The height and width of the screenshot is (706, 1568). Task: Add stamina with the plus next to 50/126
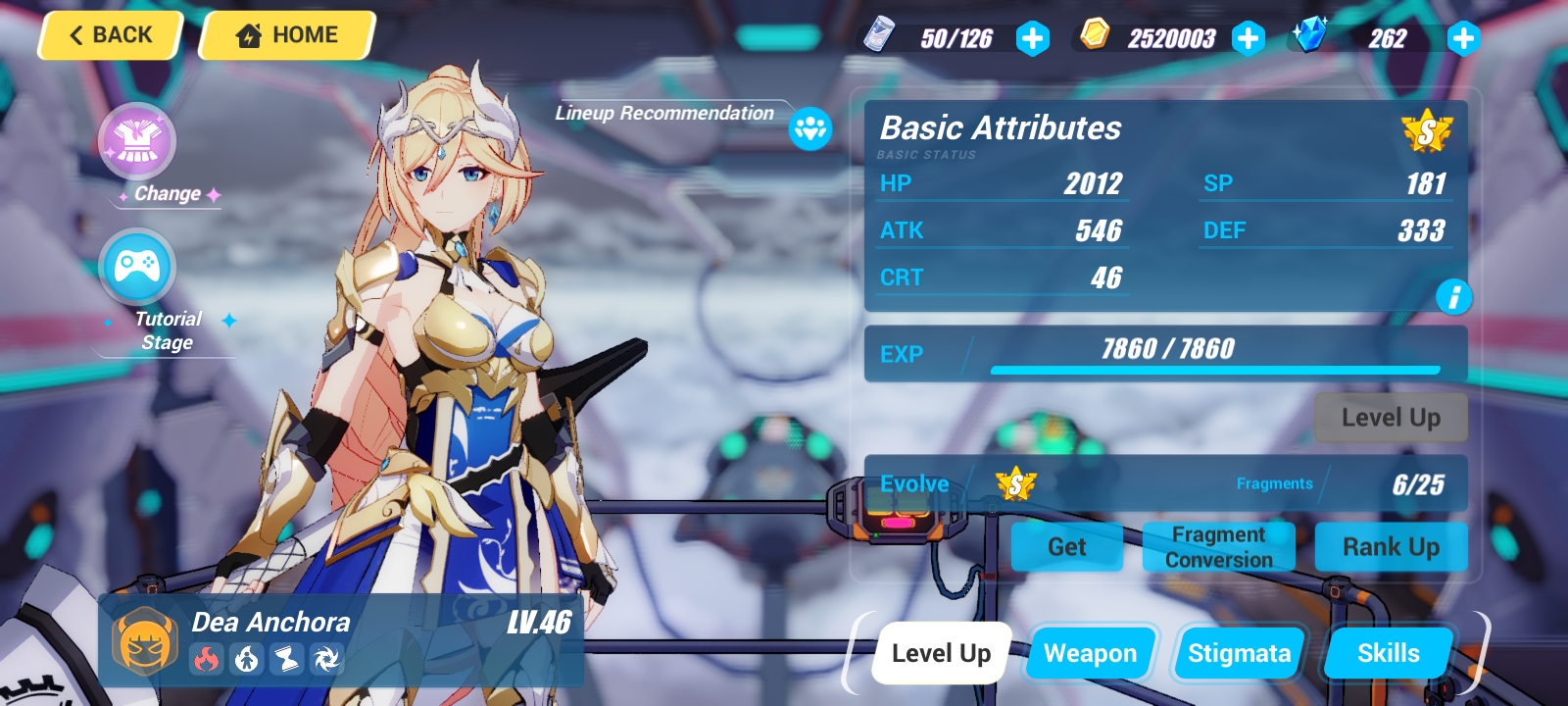1034,39
